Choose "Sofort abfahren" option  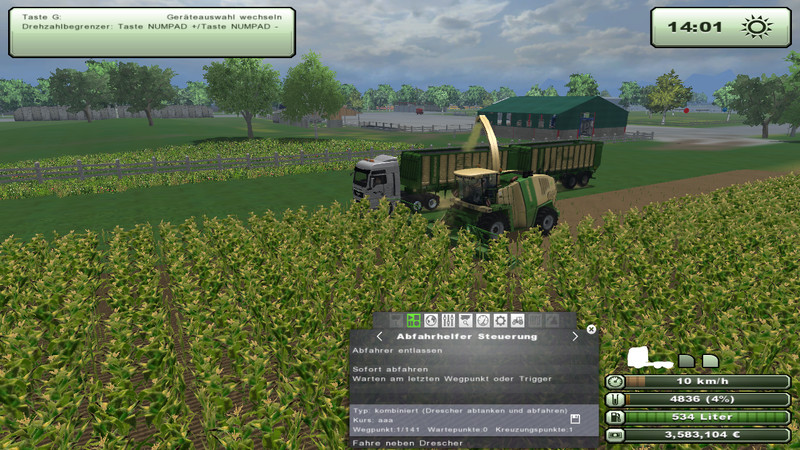[x=379, y=369]
